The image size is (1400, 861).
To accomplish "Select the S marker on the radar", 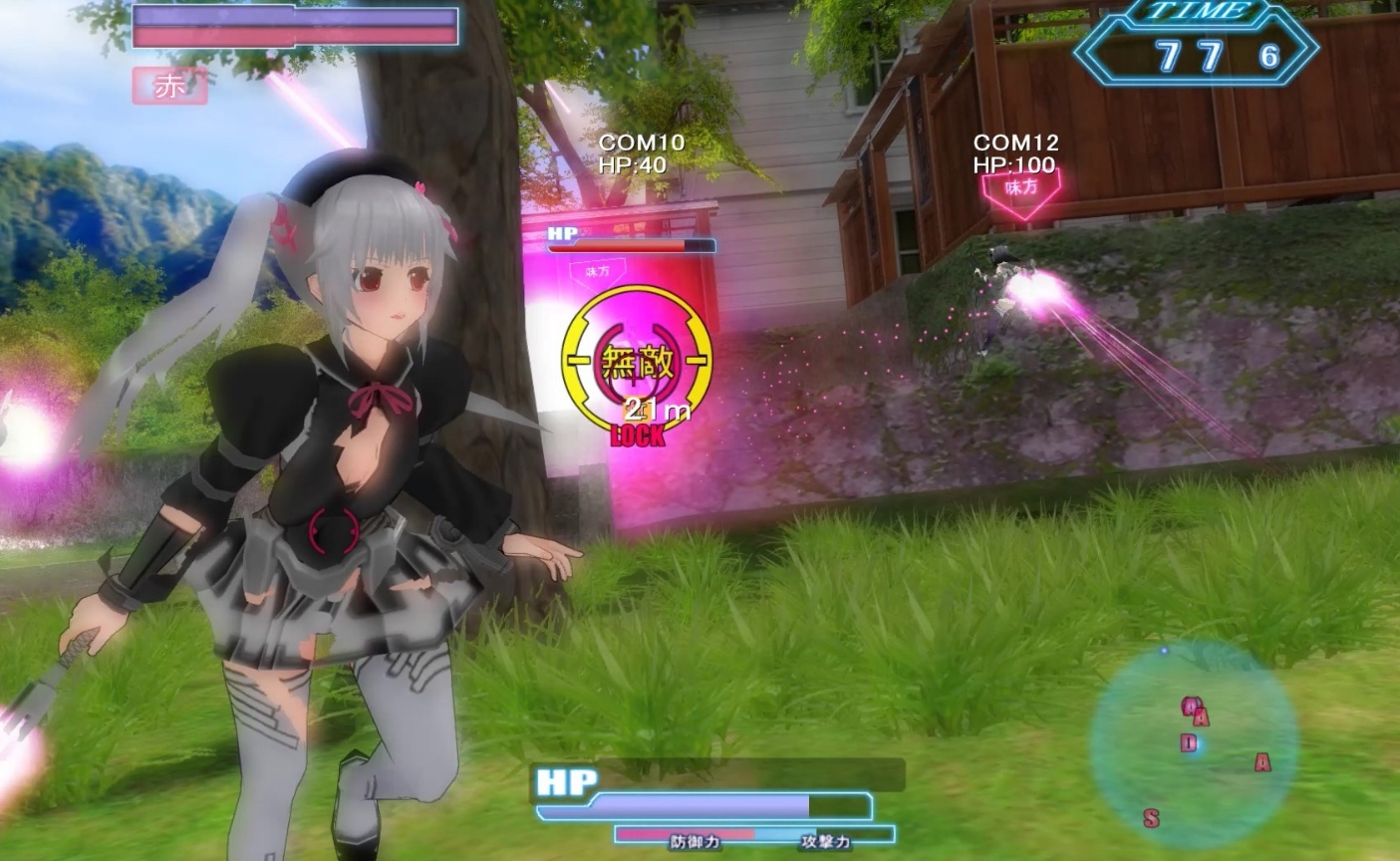I will point(1152,818).
